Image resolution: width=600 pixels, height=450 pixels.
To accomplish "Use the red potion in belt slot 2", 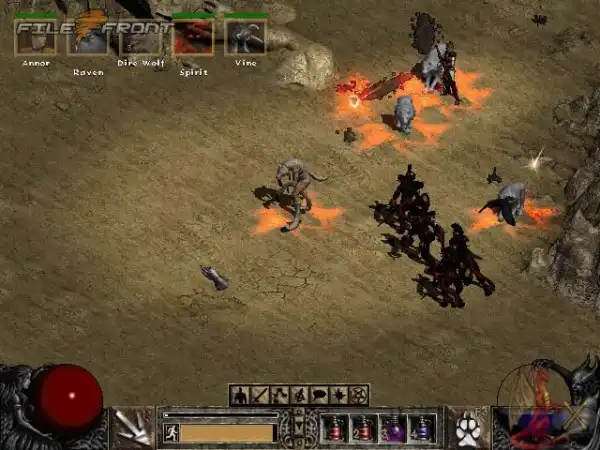I will coord(365,428).
